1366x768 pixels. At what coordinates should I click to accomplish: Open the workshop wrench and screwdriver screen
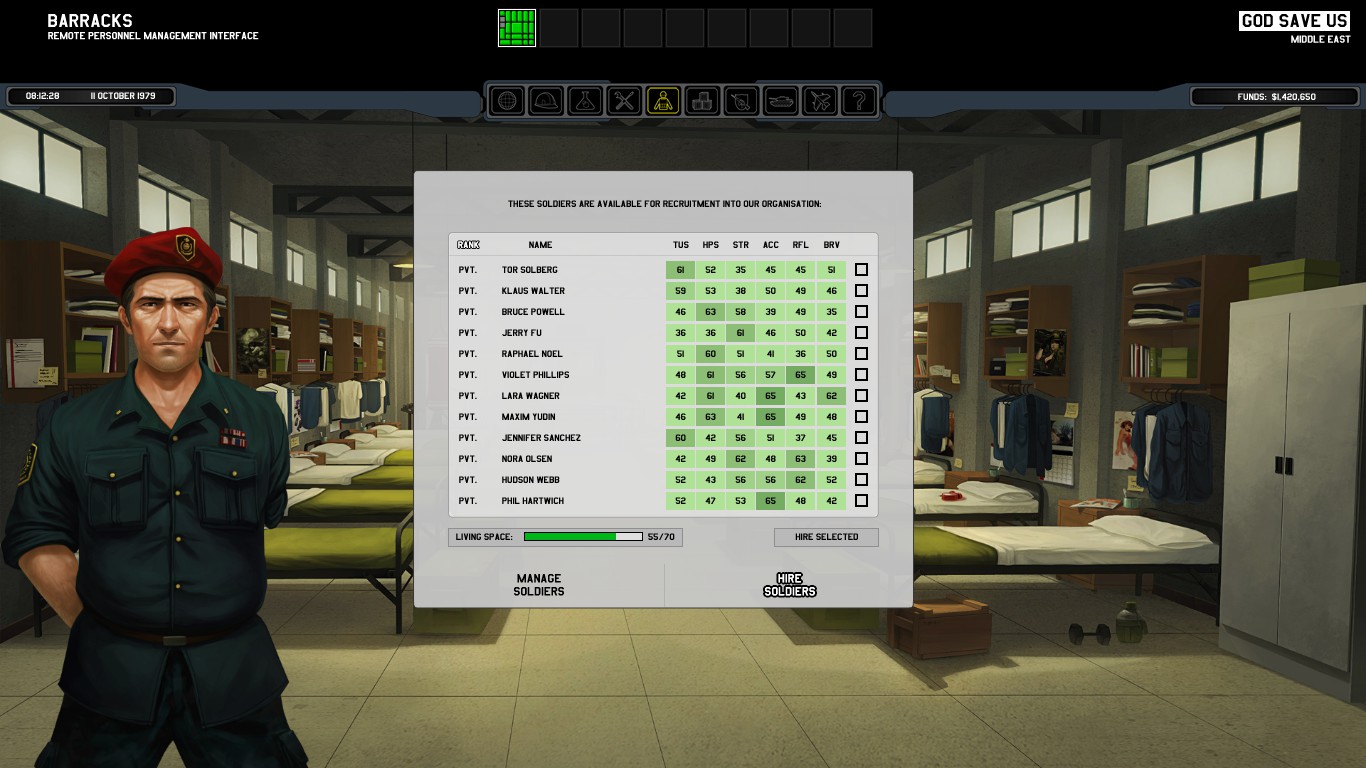[624, 101]
